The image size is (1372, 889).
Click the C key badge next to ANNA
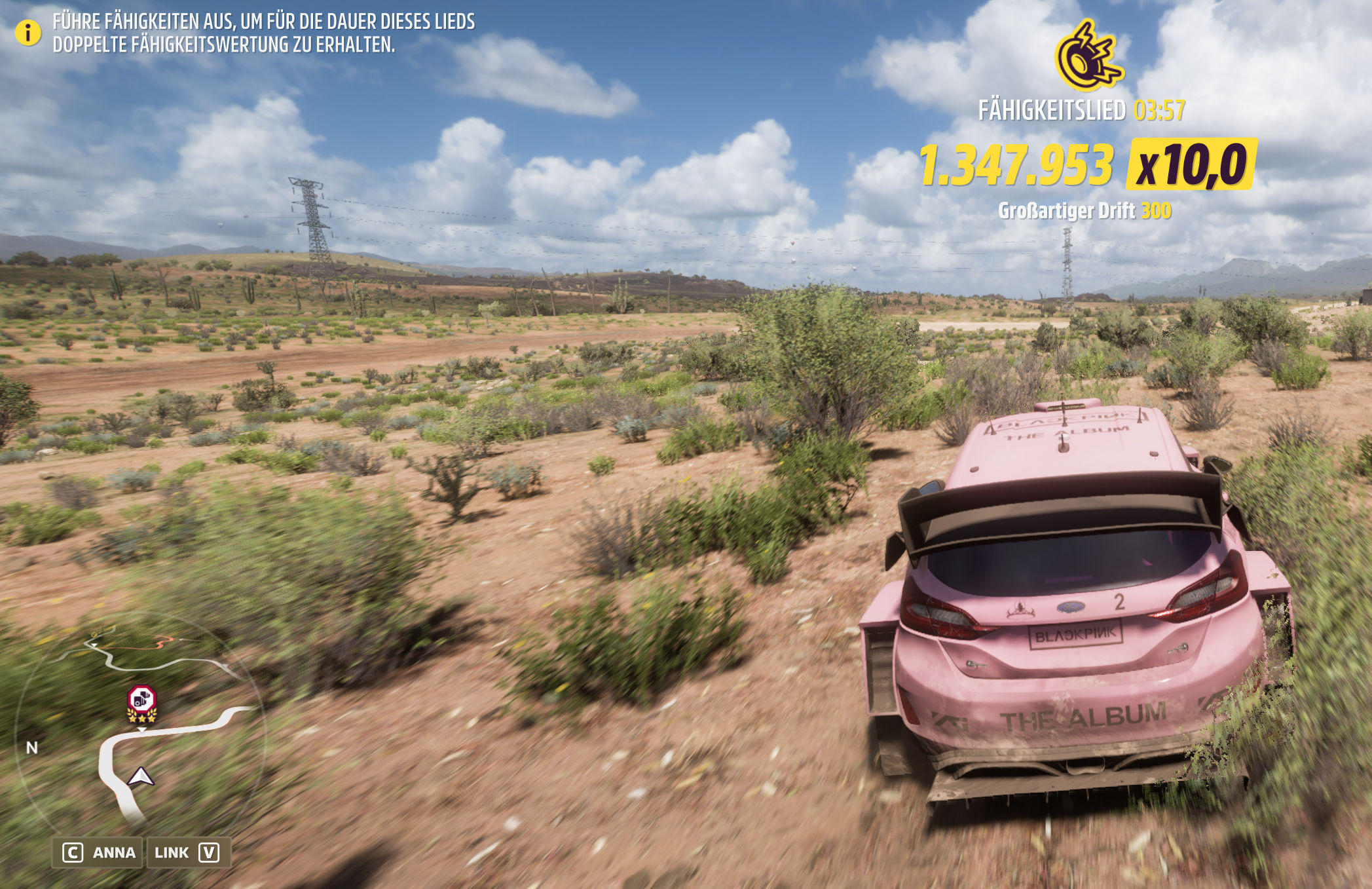tap(72, 852)
